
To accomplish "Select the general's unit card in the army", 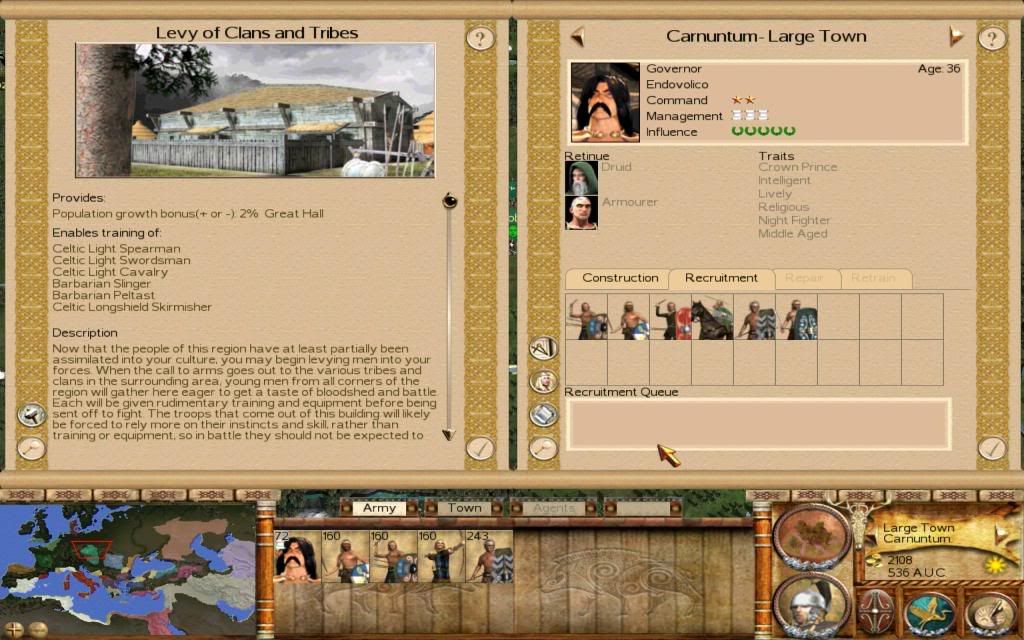I will [x=297, y=556].
